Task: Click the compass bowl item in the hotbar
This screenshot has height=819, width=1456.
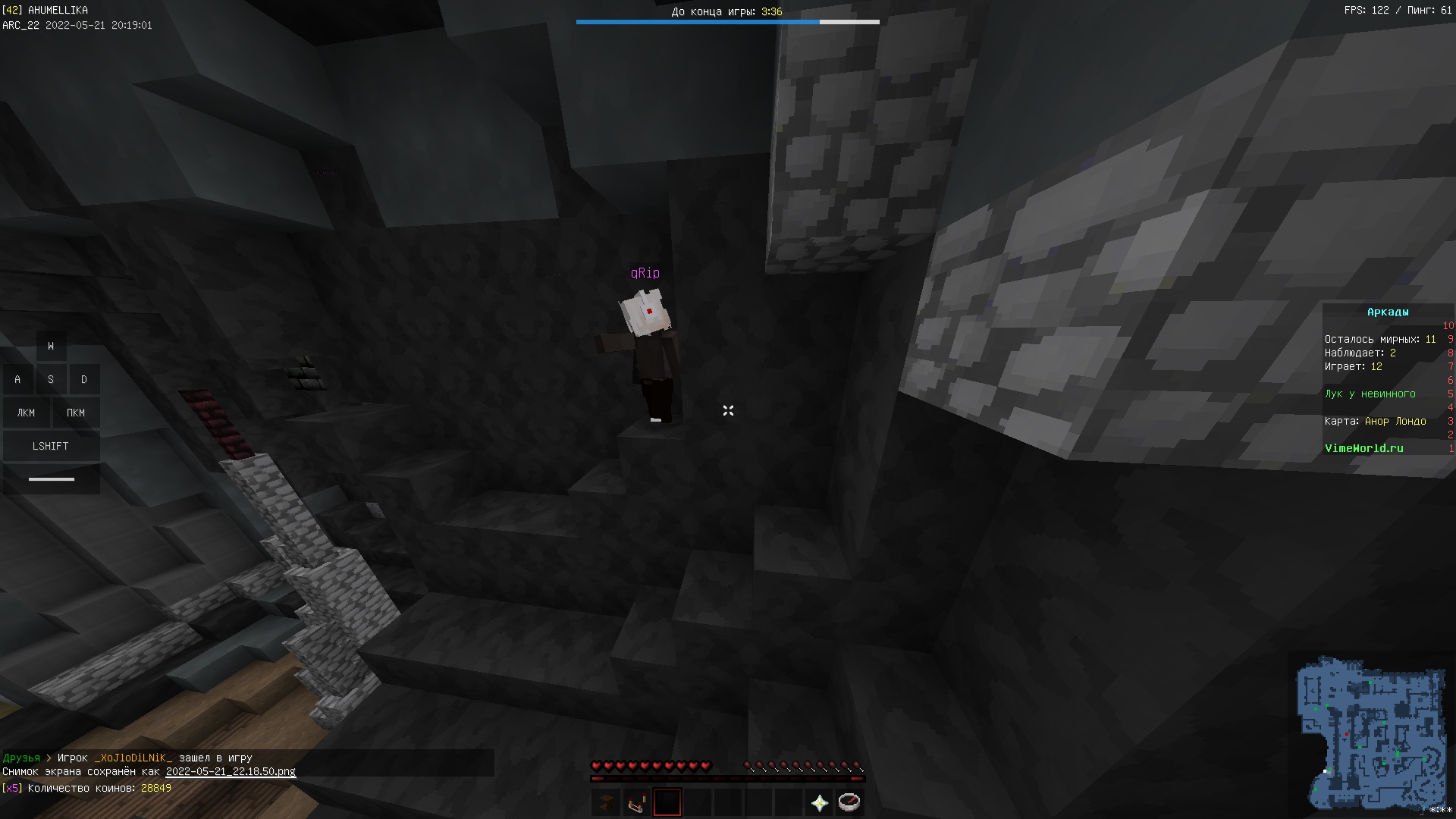Action: tap(849, 802)
